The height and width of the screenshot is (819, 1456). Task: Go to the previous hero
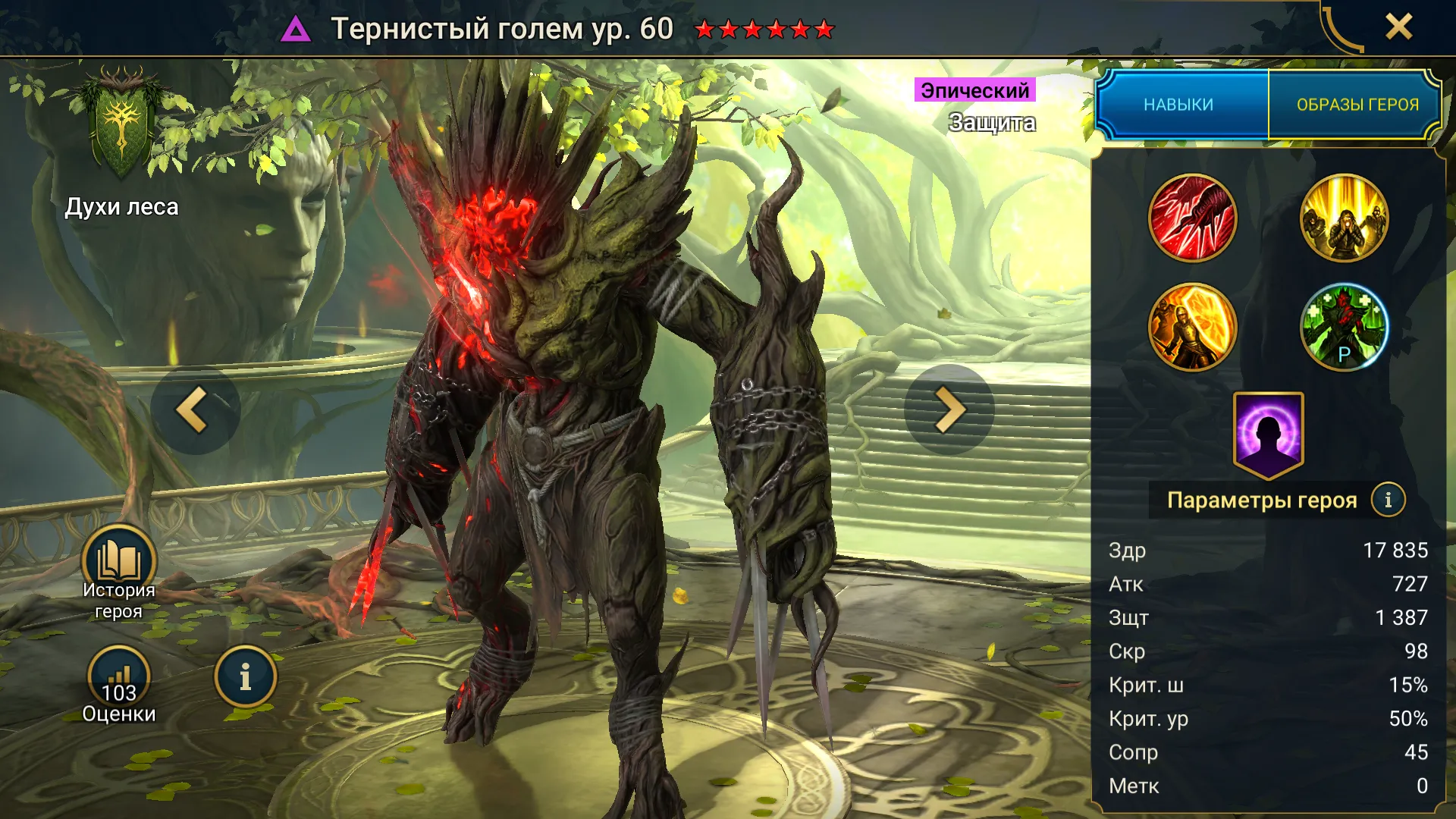194,410
